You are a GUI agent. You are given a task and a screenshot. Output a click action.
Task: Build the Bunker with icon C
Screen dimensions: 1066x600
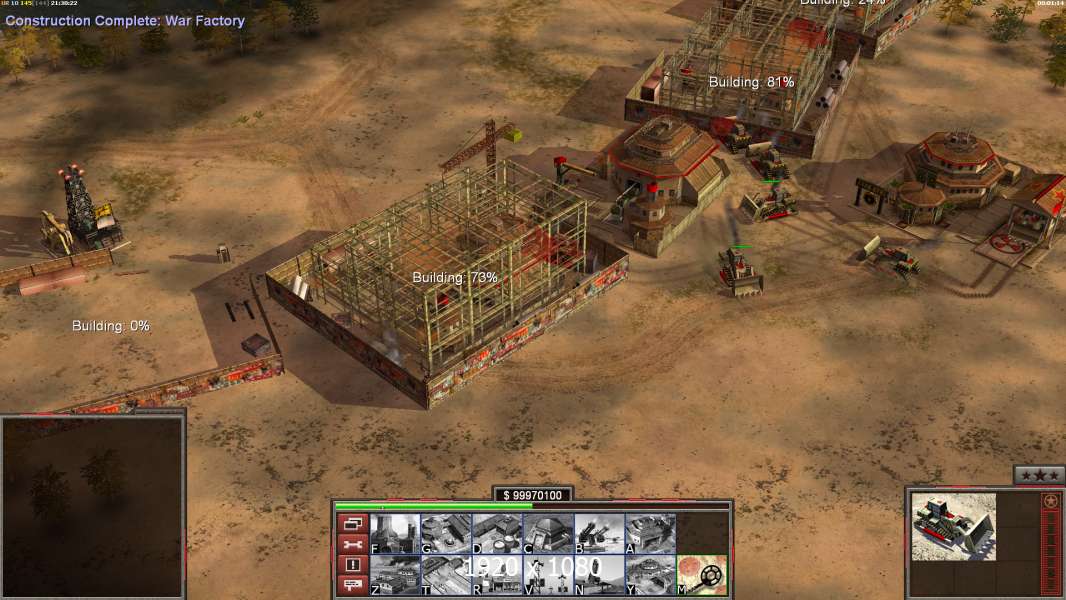548,534
